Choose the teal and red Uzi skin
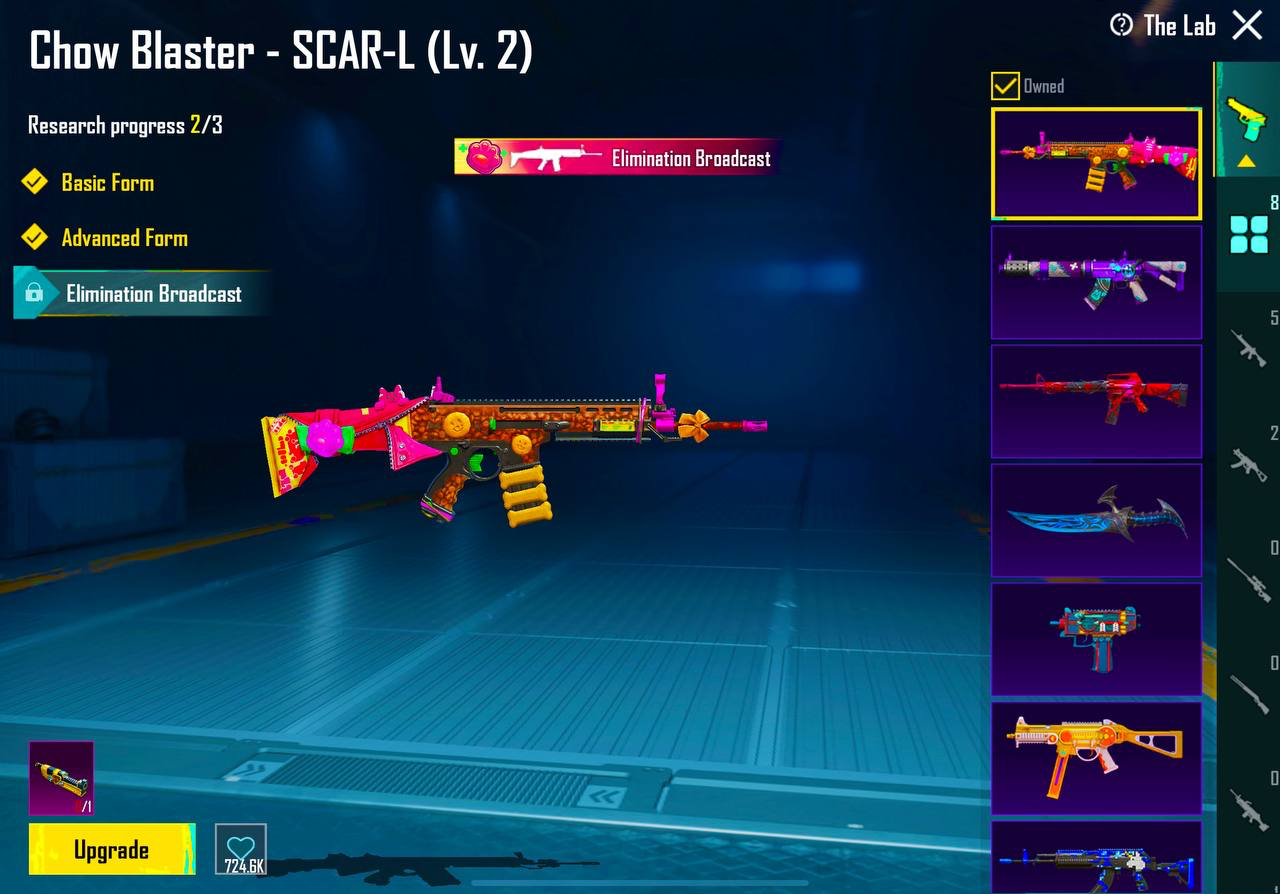This screenshot has width=1280, height=894. click(x=1096, y=639)
